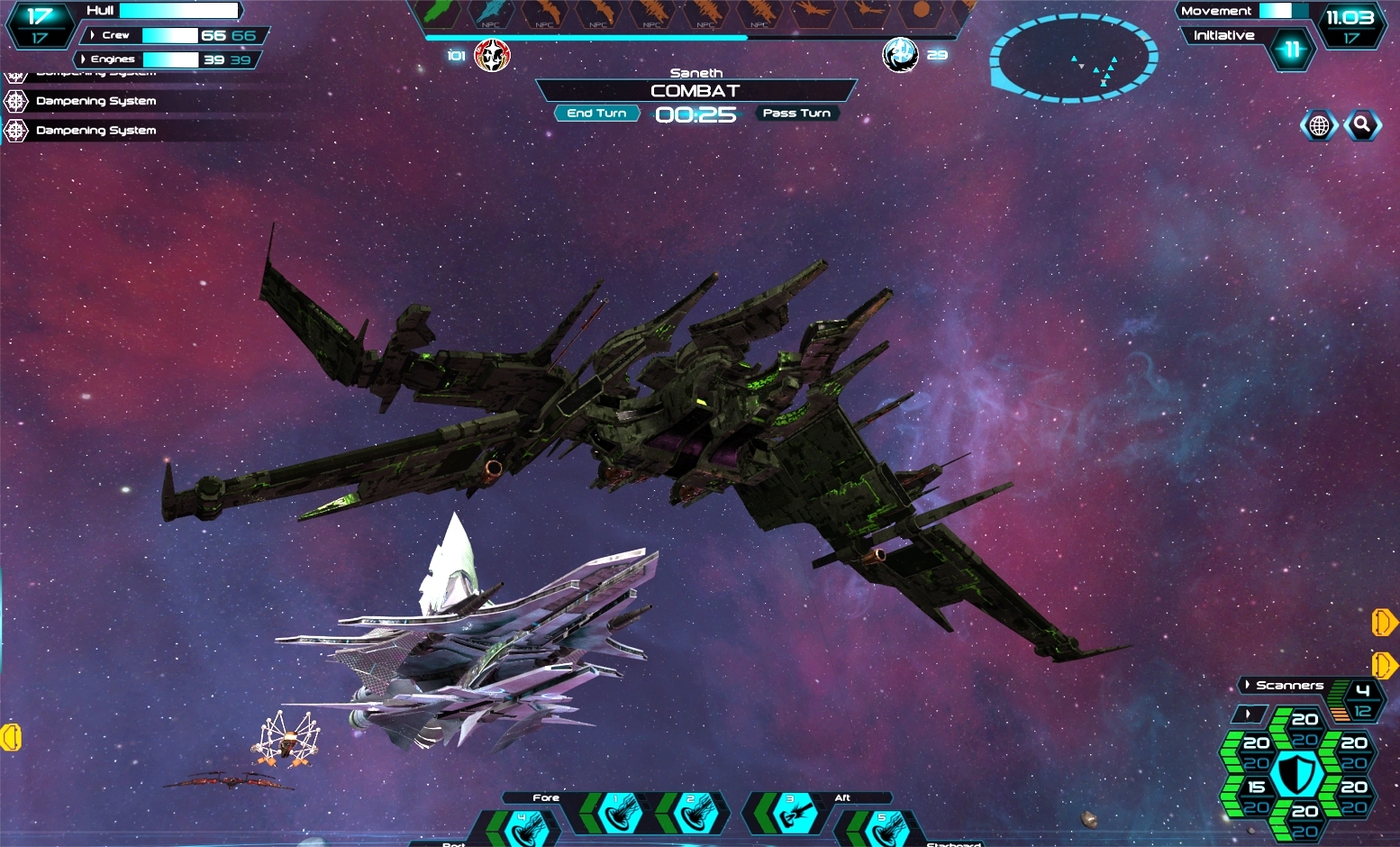This screenshot has width=1400, height=847.
Task: Open the yellow left-edge side panel tab
Action: tap(11, 737)
